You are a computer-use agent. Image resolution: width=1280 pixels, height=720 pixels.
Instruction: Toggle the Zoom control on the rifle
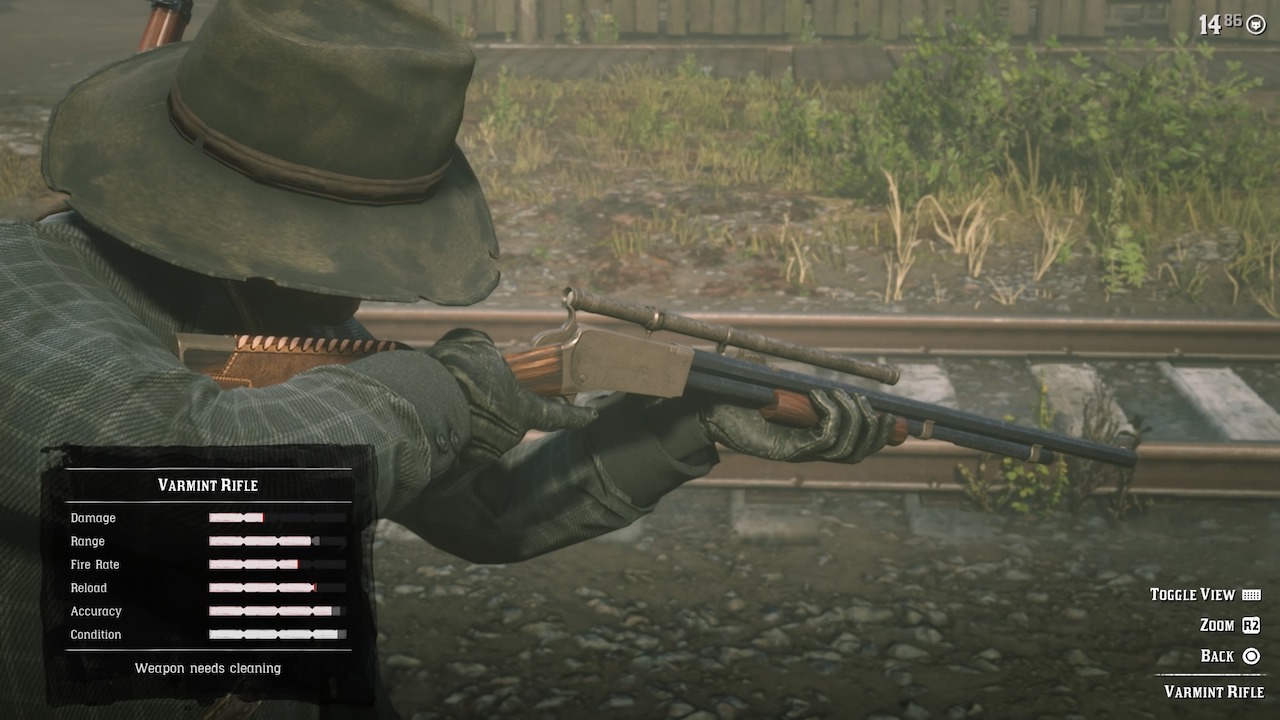point(1218,624)
